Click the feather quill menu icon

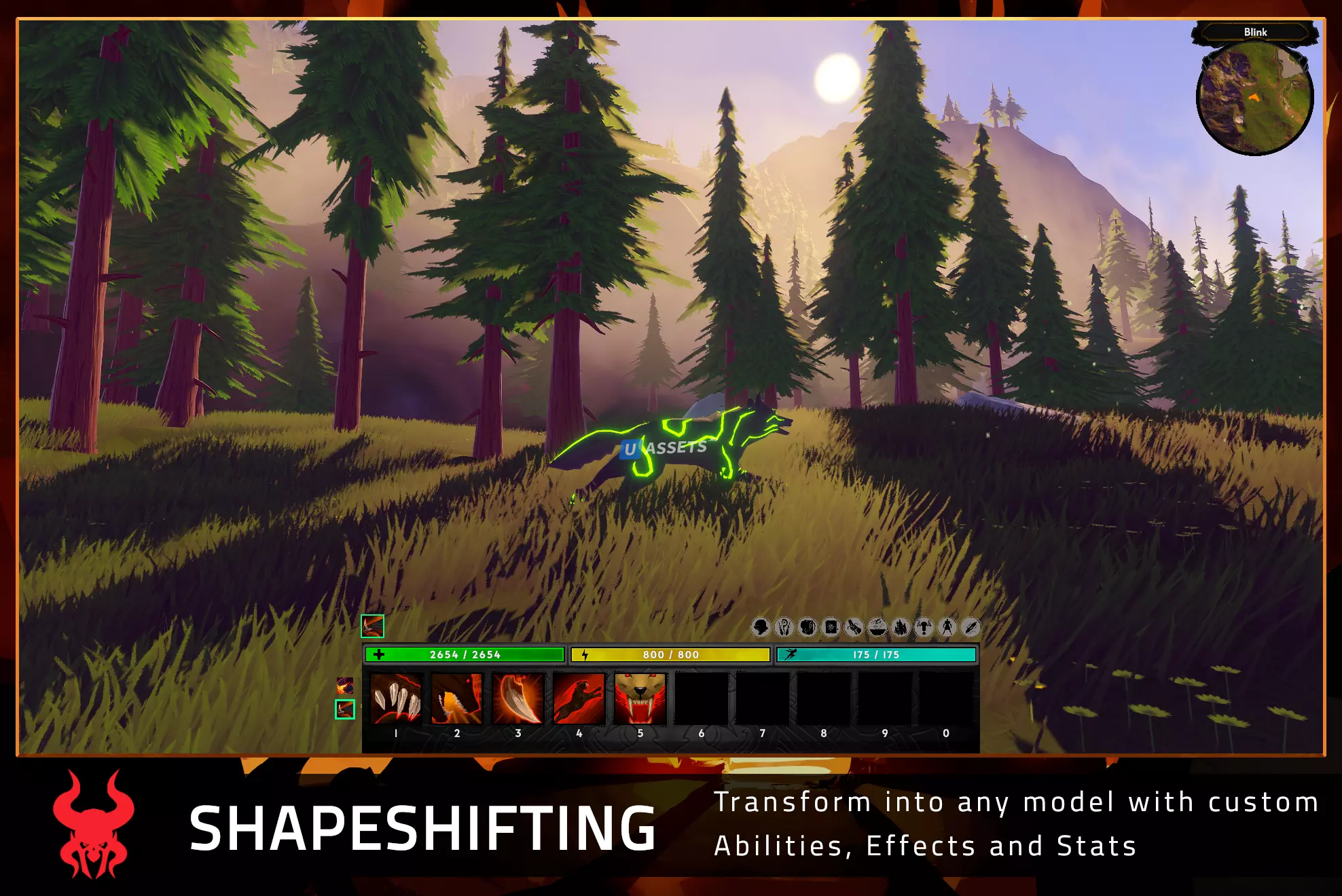coord(971,627)
